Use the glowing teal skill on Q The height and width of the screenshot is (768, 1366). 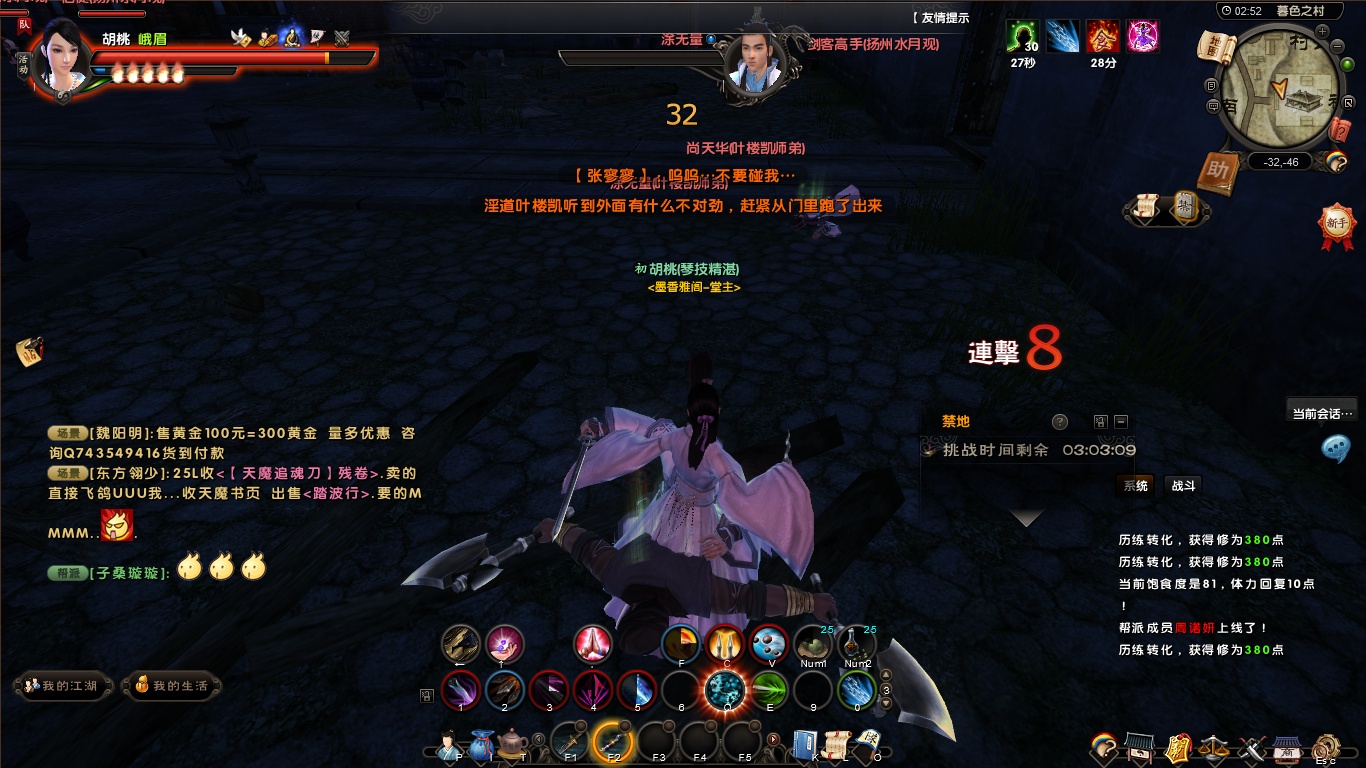(725, 690)
